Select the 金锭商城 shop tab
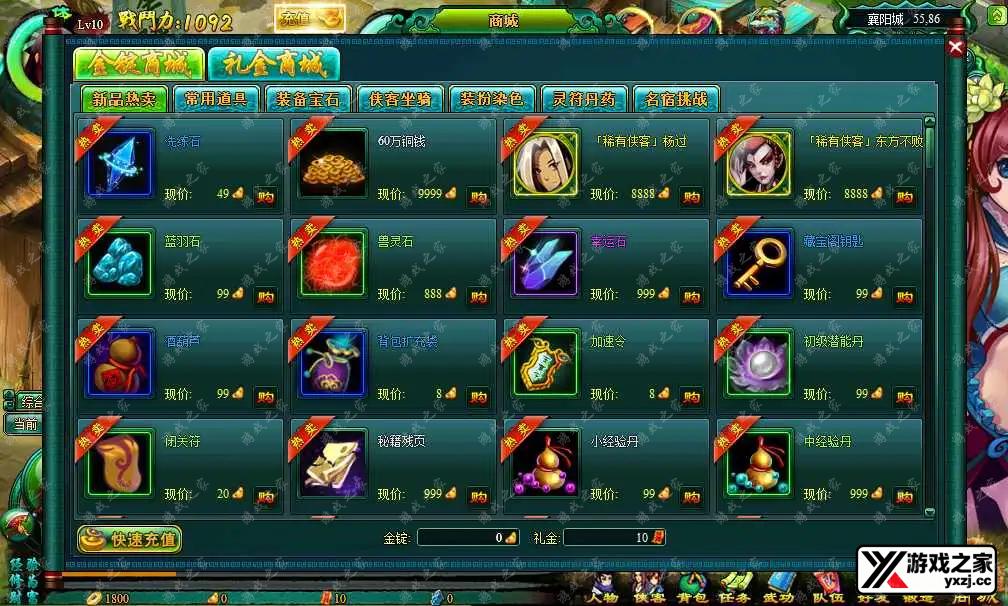This screenshot has height=606, width=1008. 138,64
